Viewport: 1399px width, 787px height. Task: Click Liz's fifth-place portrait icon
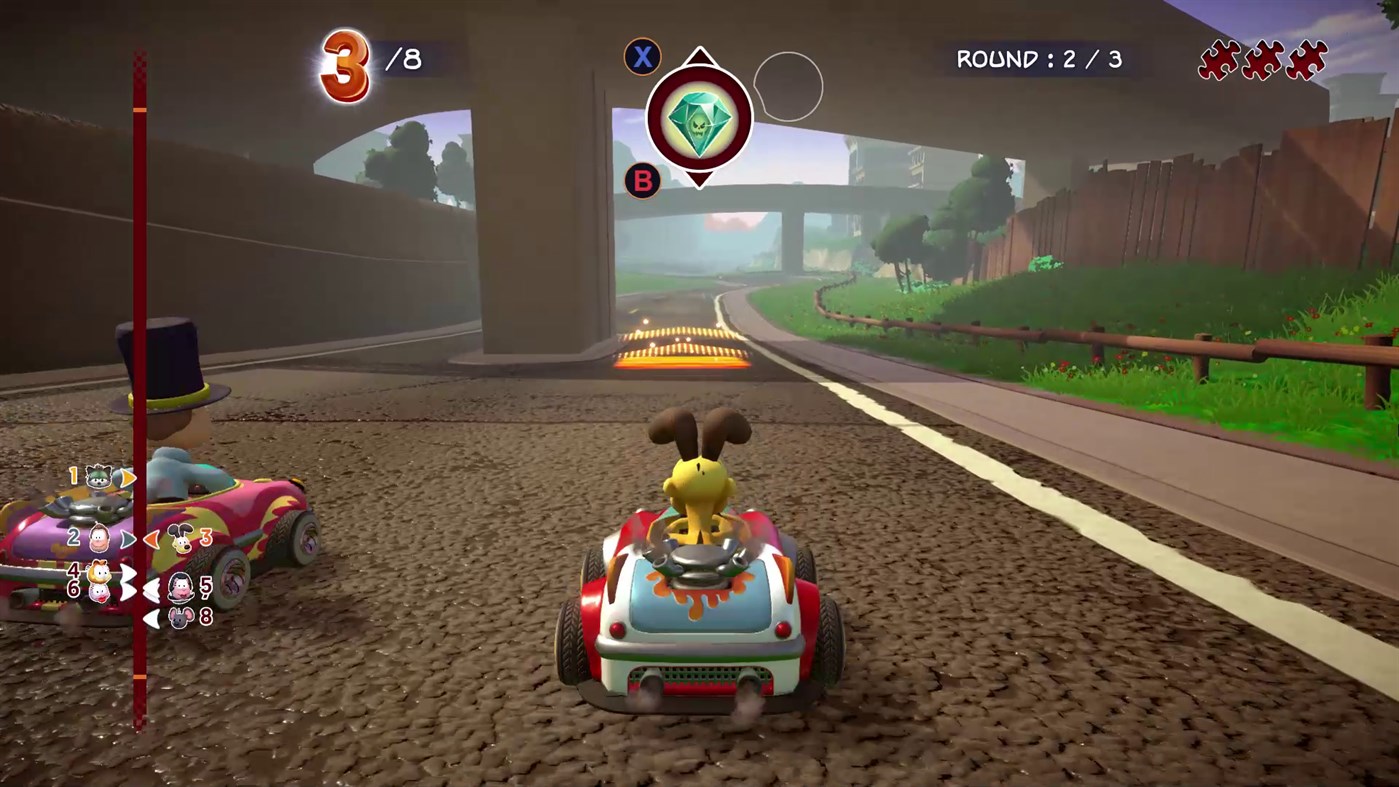(182, 588)
